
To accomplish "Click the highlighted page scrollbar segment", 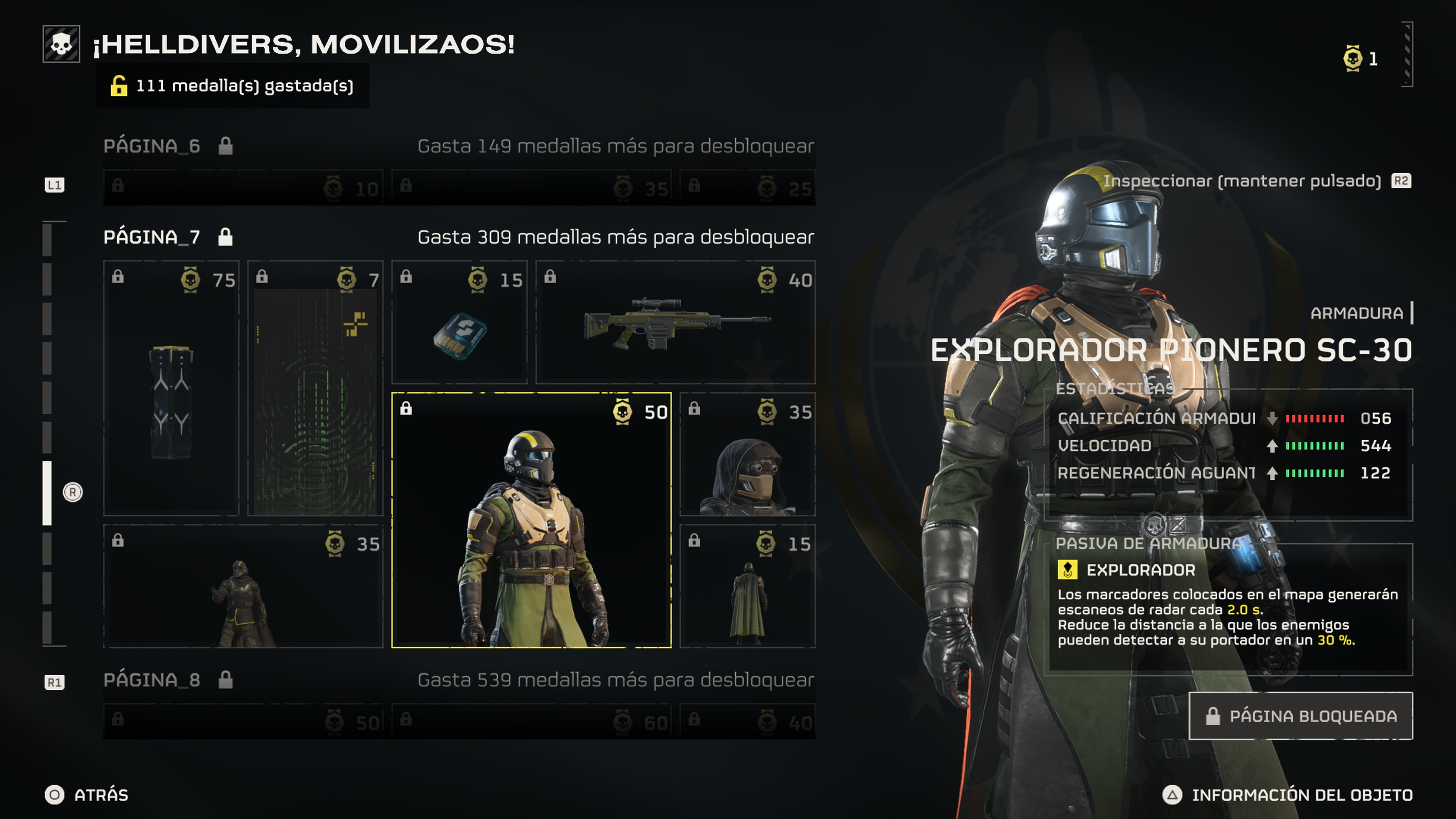I will (x=47, y=493).
